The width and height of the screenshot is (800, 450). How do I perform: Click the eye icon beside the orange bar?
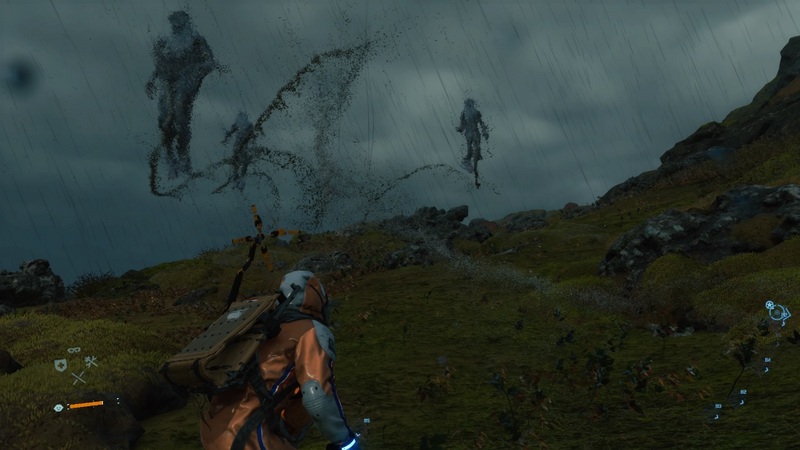tap(58, 407)
